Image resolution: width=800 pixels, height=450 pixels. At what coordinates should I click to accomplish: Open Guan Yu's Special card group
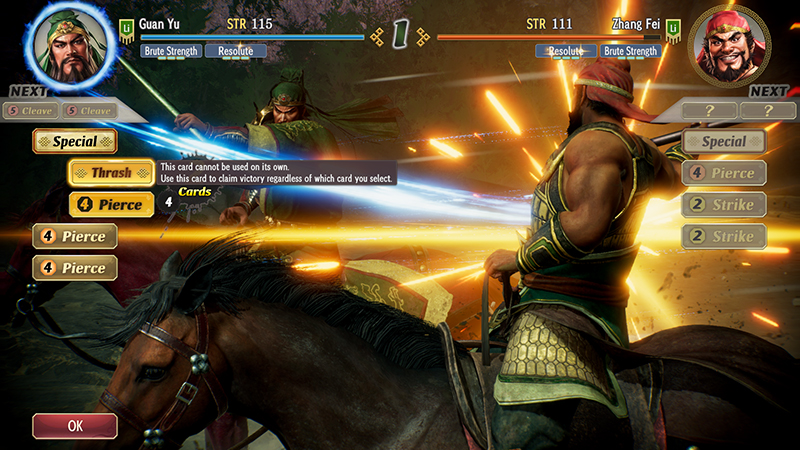[75, 141]
